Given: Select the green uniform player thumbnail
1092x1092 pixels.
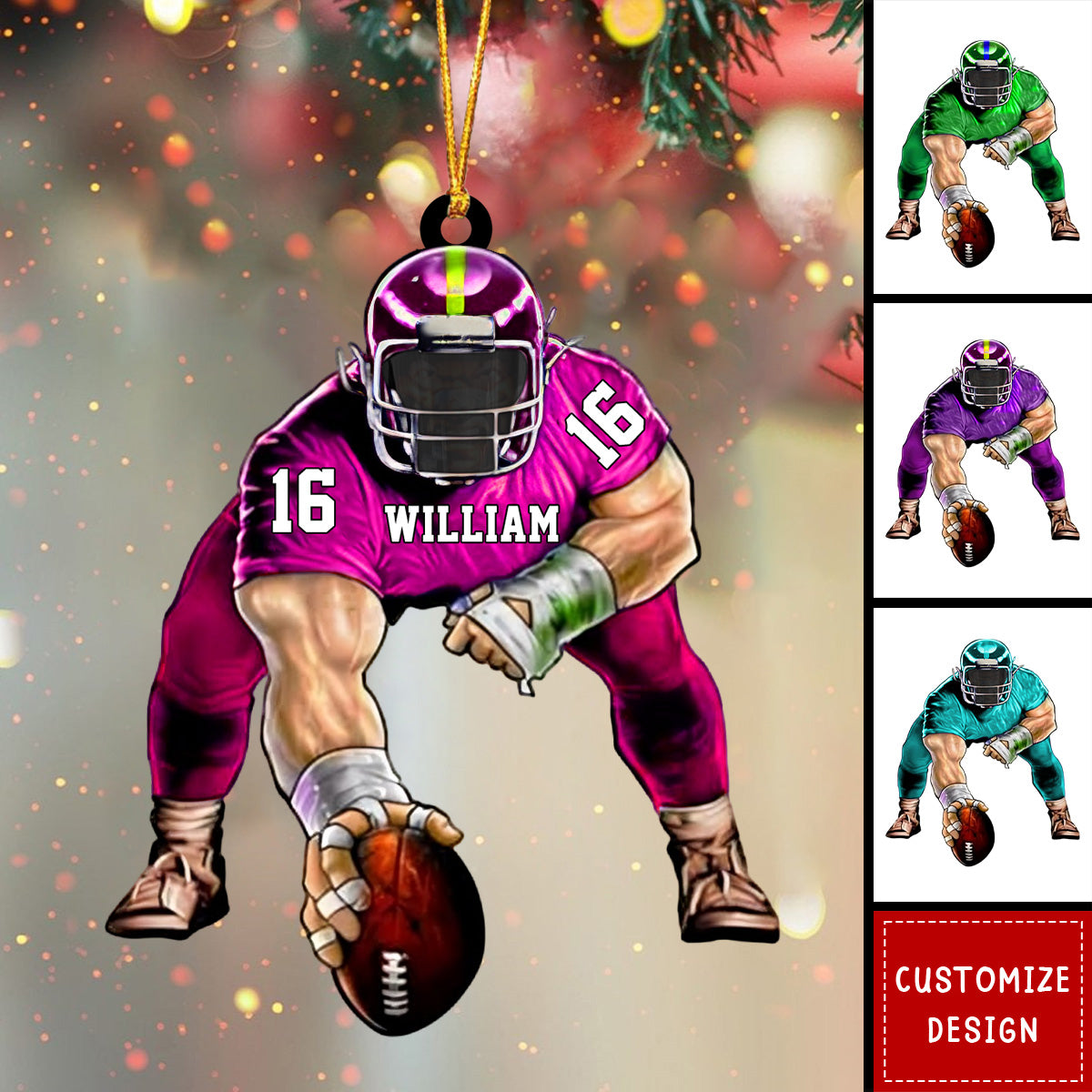Looking at the screenshot, I should pyautogui.click(x=983, y=150).
